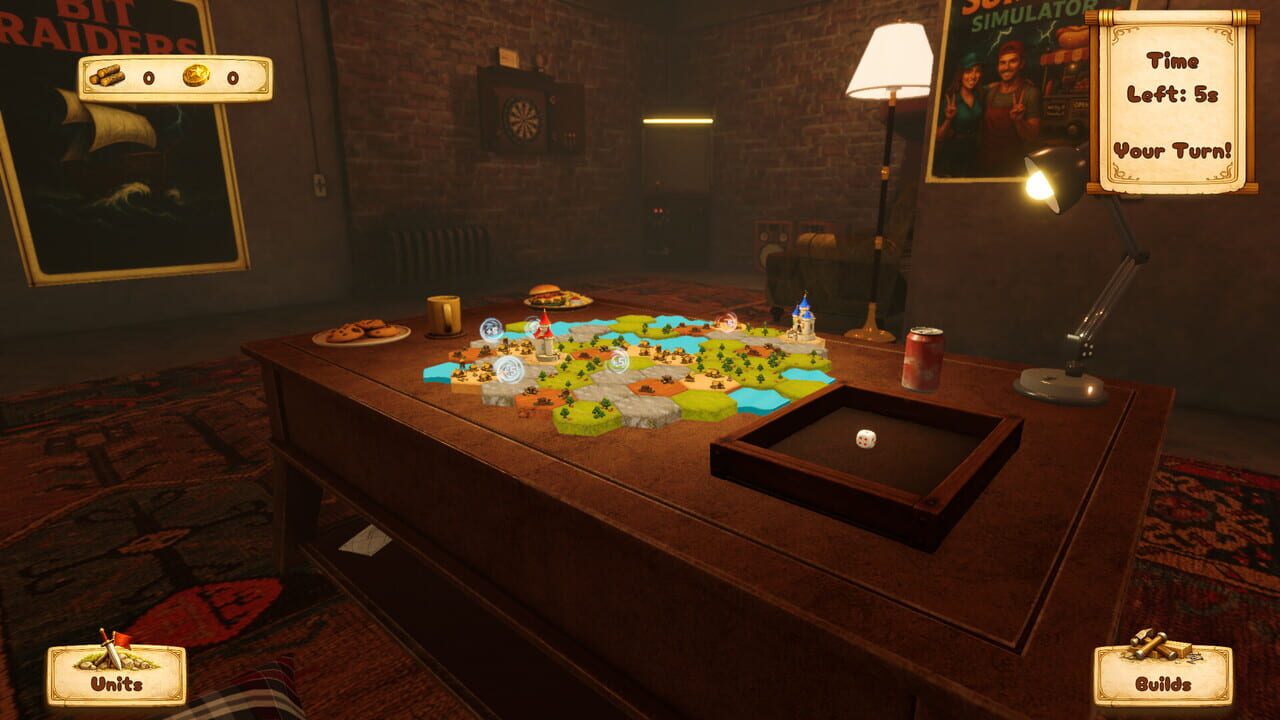
Task: Click the wood counter showing 0
Action: [148, 78]
